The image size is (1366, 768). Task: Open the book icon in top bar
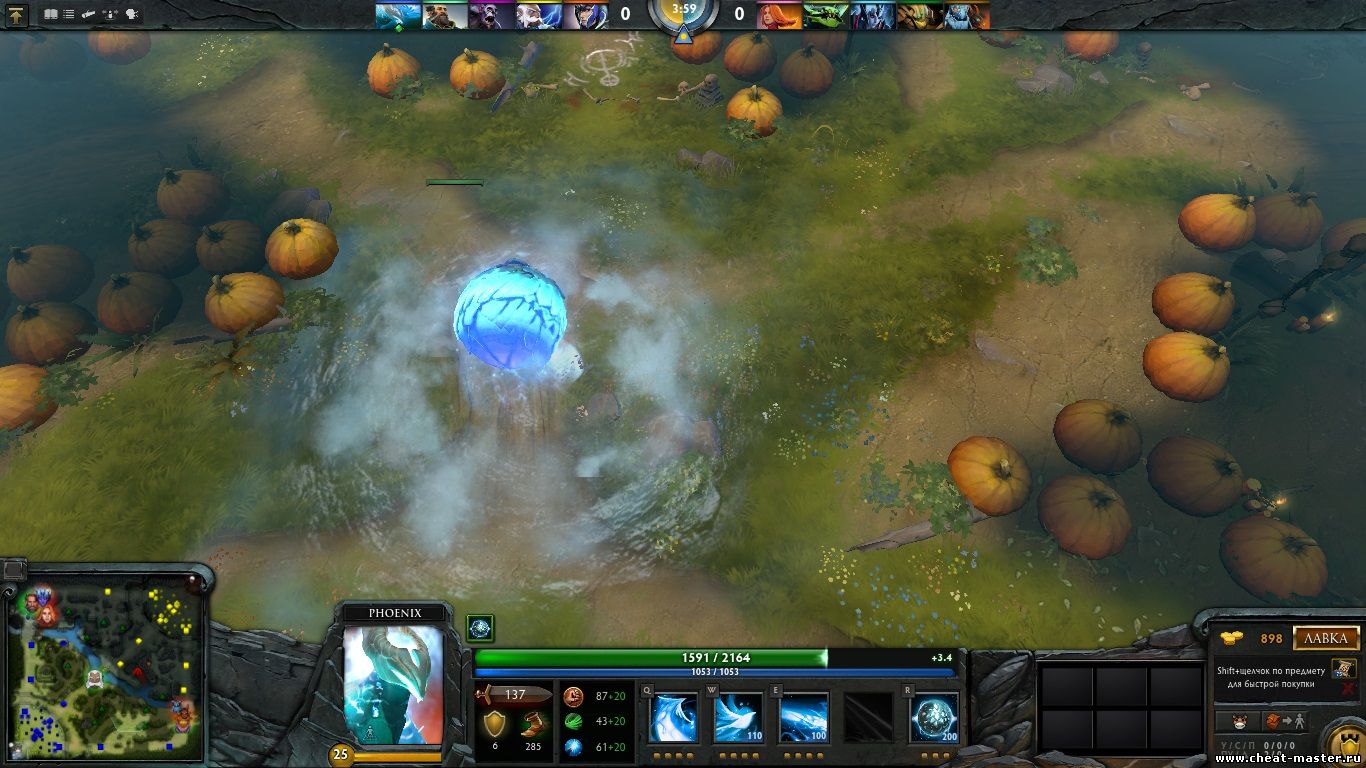click(x=51, y=15)
